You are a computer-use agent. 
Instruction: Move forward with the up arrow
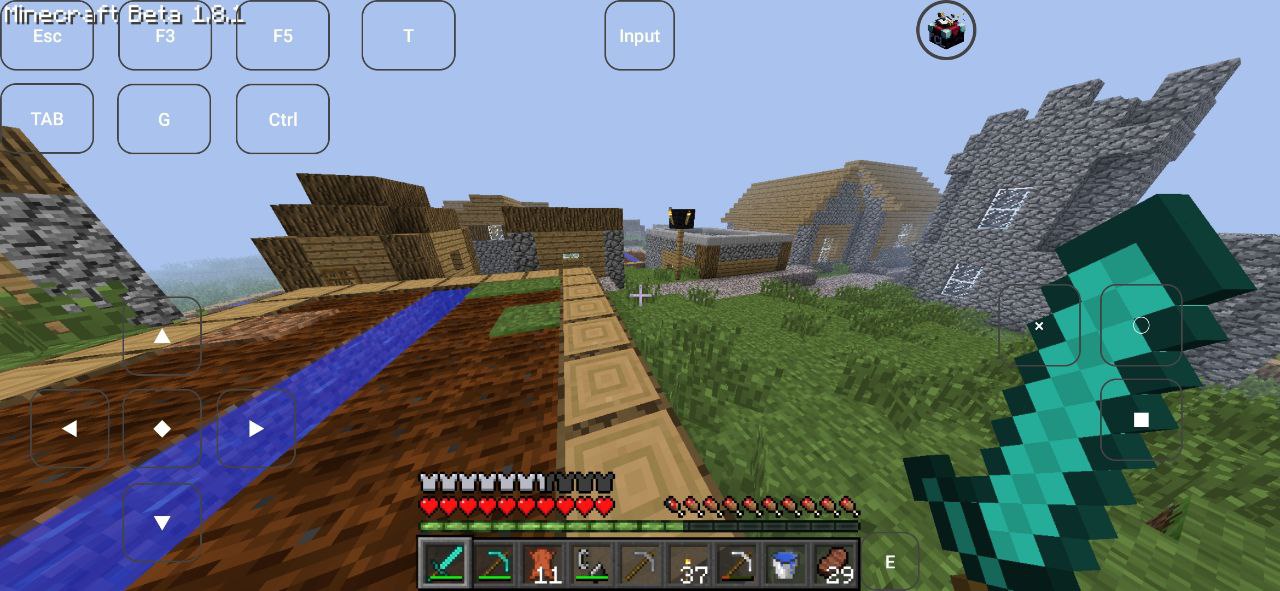tap(162, 336)
